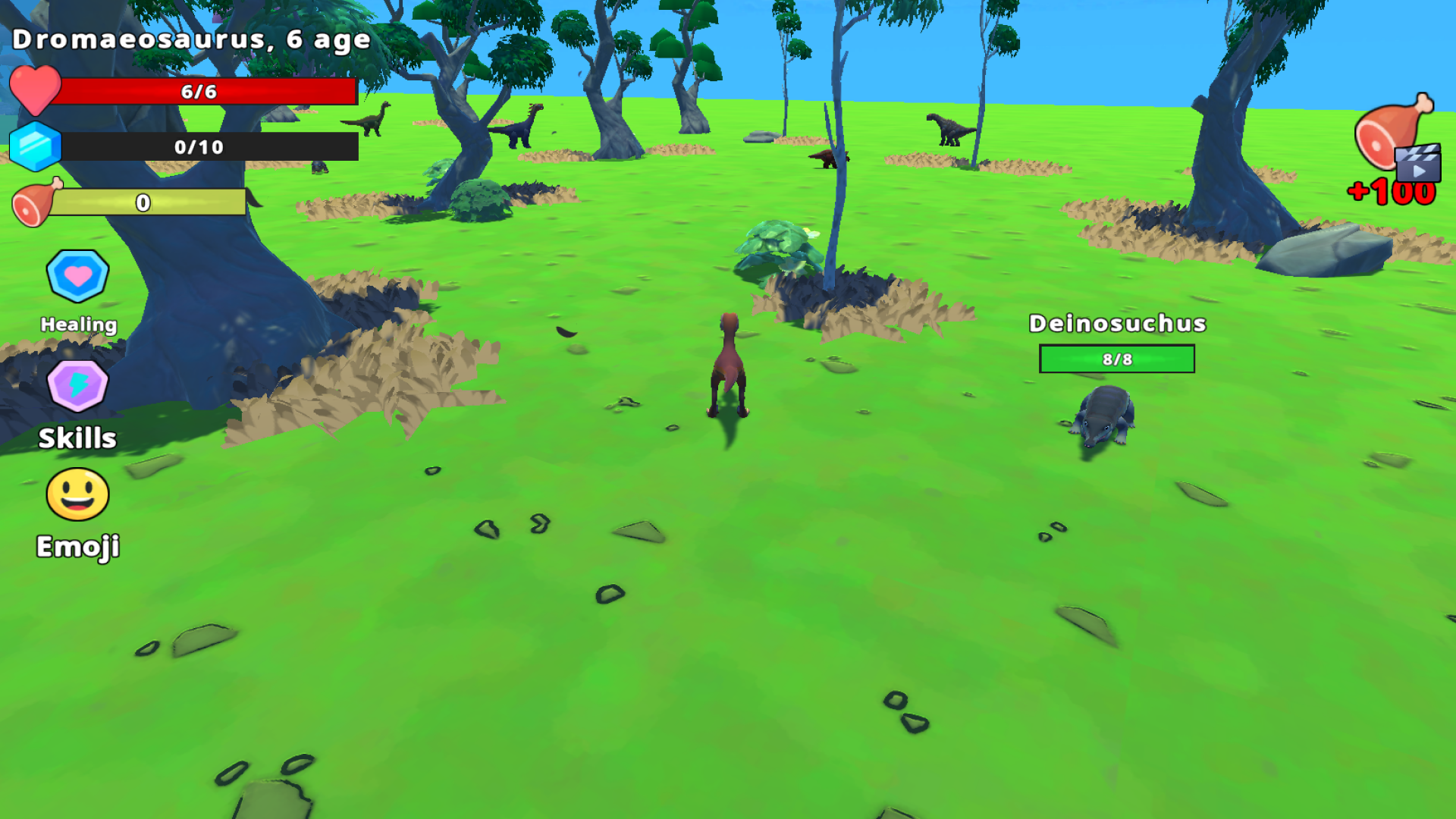This screenshot has width=1456, height=819.
Task: Select the Emoji label text
Action: tap(77, 545)
